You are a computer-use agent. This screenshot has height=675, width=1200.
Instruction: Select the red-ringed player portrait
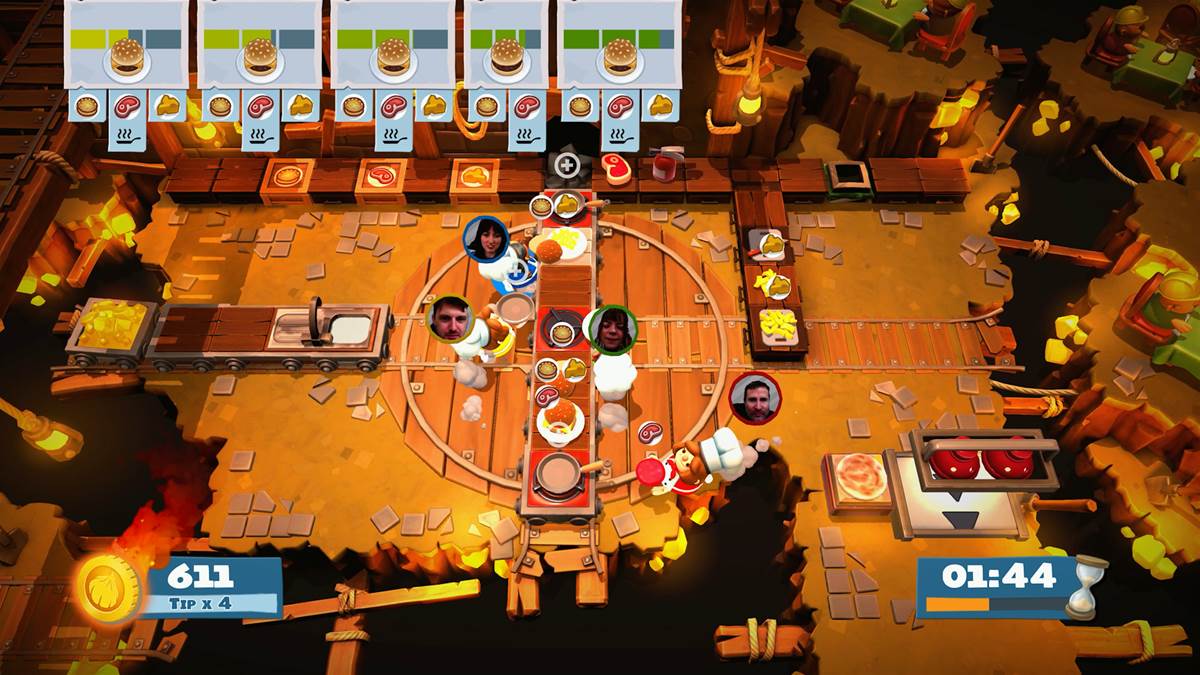point(754,398)
